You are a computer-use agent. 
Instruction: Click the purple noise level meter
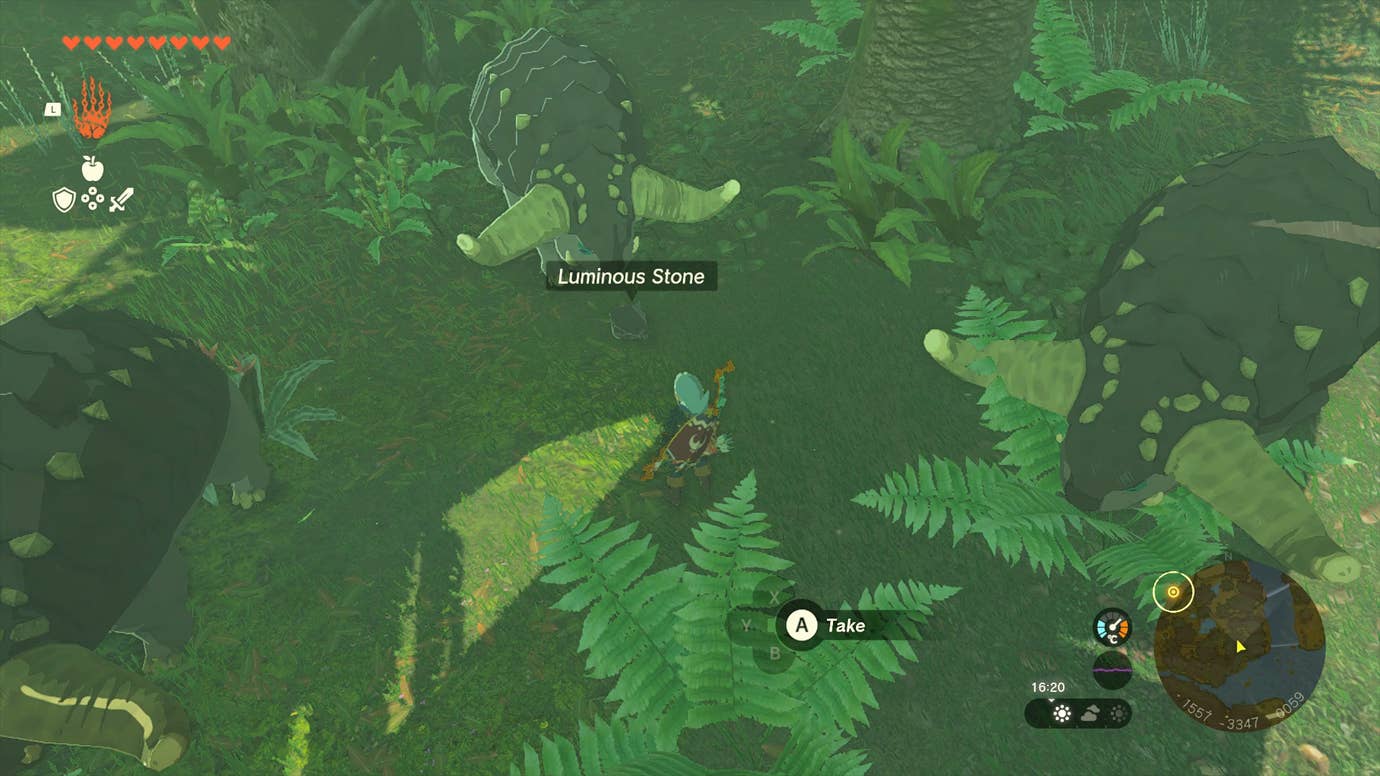tap(1112, 668)
